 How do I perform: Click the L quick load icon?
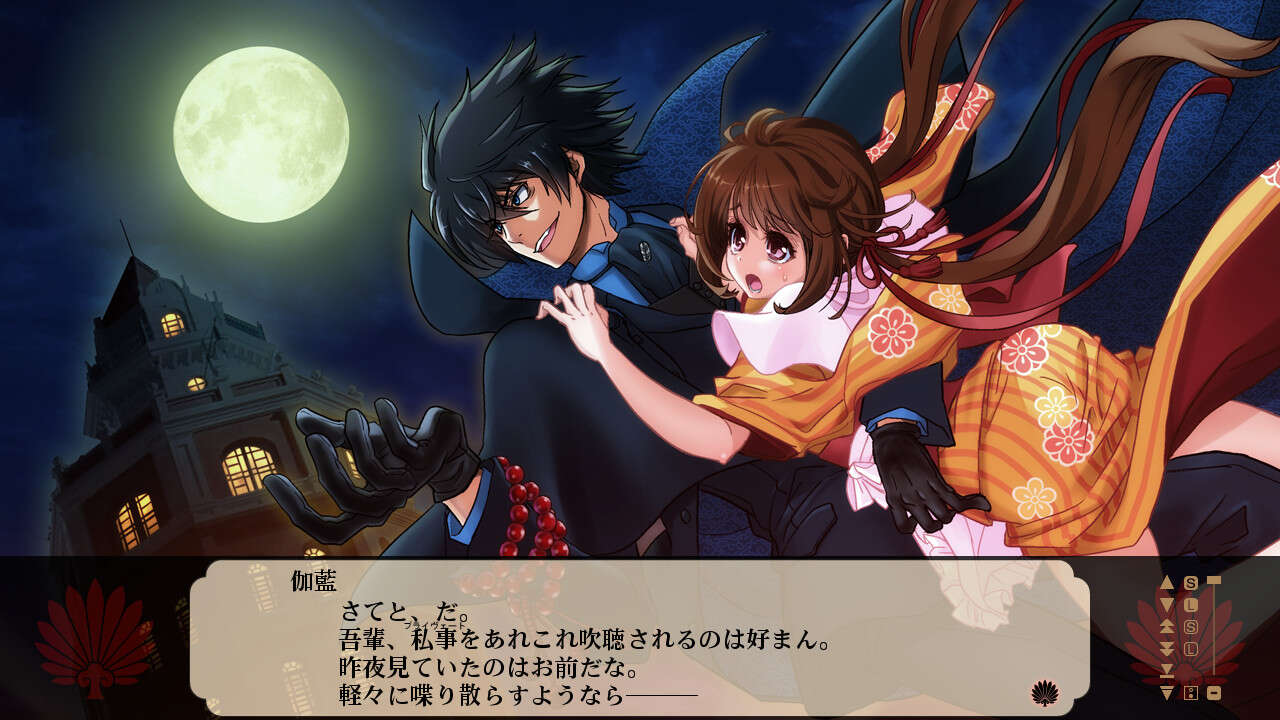(1192, 603)
